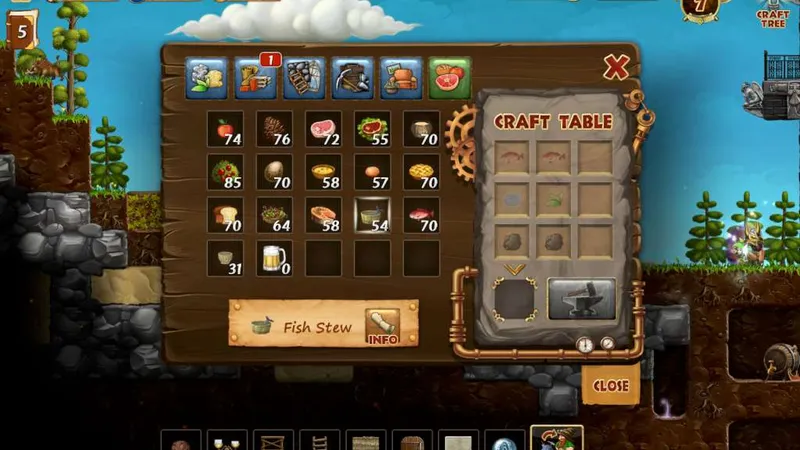Select the bread loaf recipe

pyautogui.click(x=225, y=215)
